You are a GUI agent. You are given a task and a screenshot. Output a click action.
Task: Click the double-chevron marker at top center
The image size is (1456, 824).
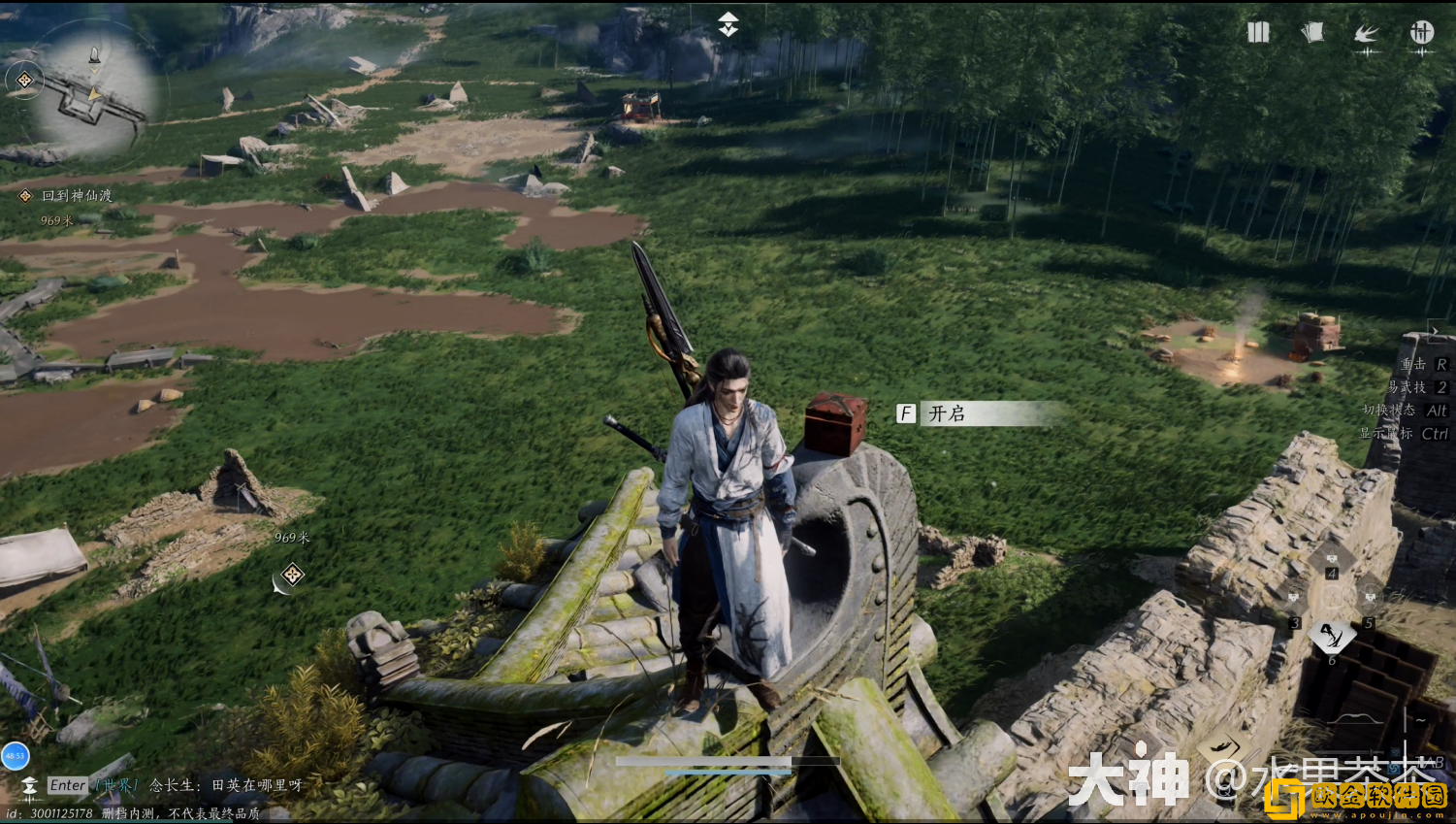point(728,25)
